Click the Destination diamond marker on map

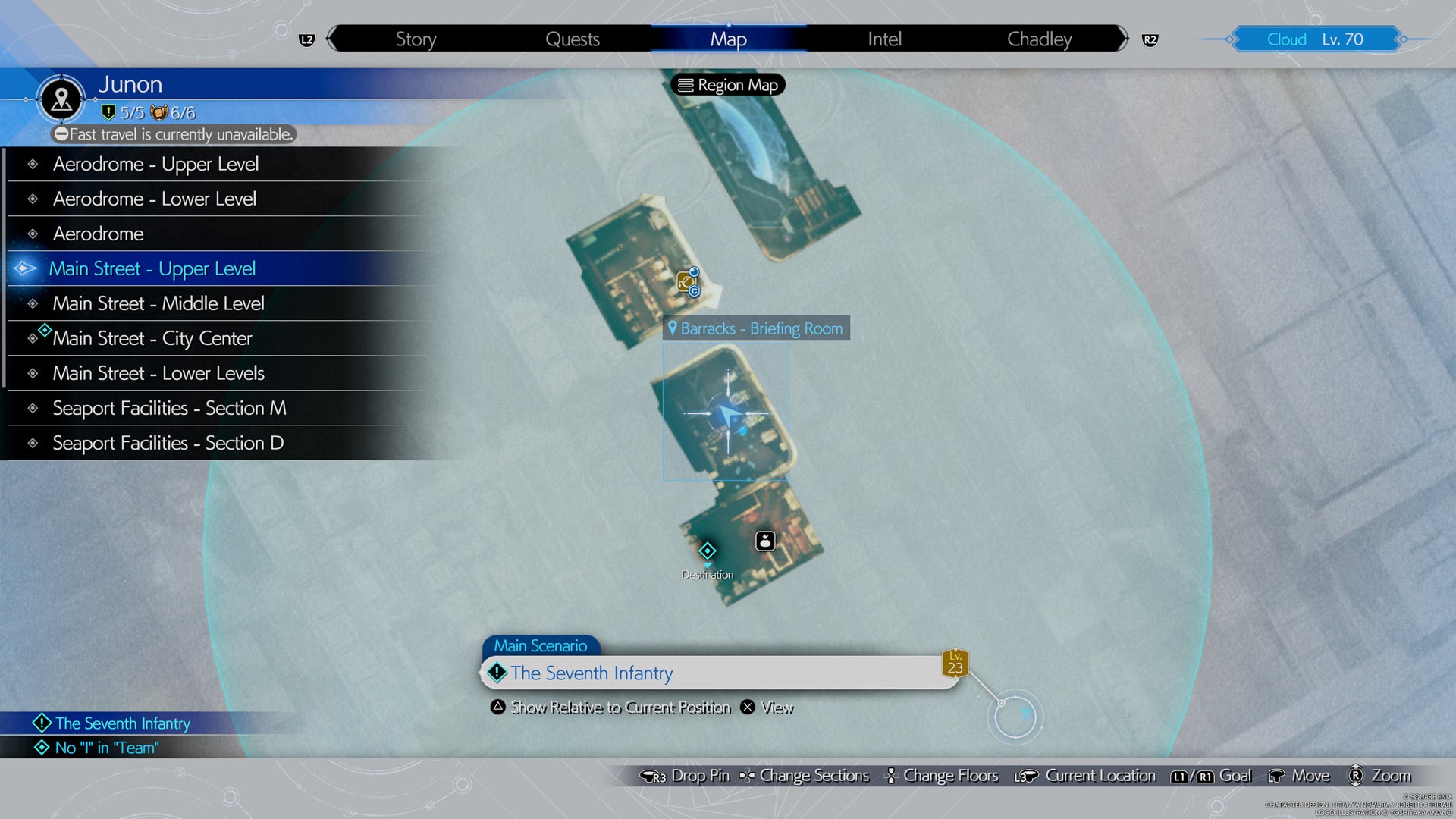(x=708, y=551)
